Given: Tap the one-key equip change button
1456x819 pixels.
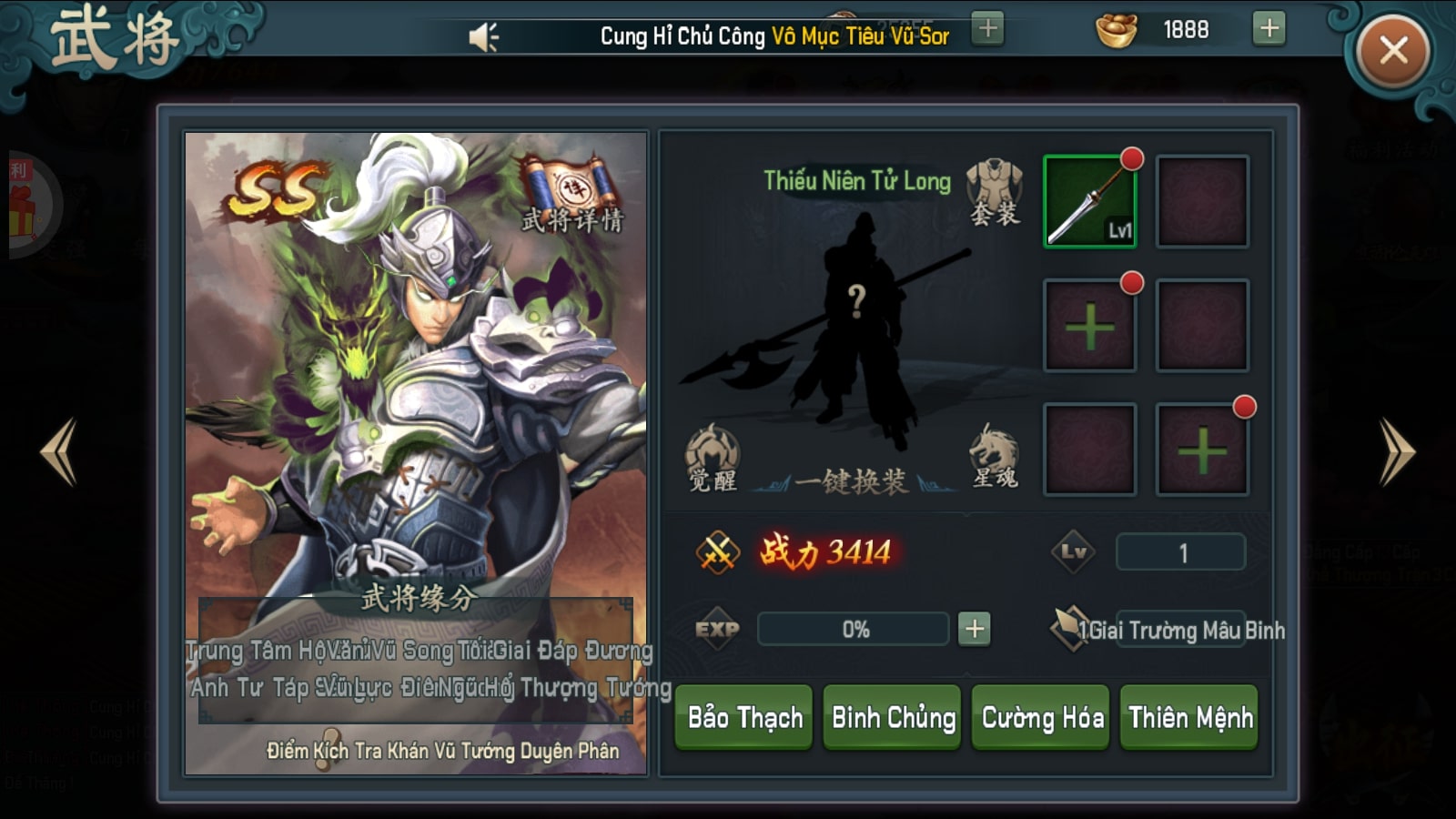Looking at the screenshot, I should (x=852, y=481).
